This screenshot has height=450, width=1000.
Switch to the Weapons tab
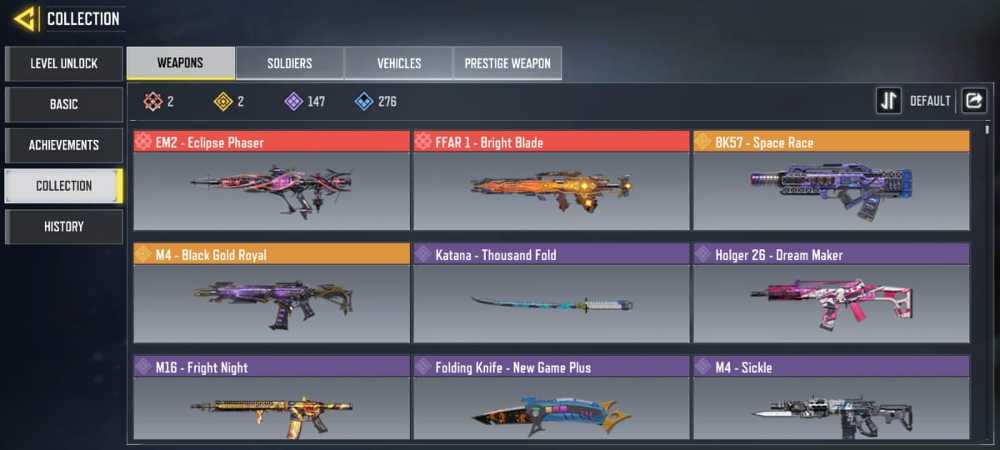click(181, 63)
